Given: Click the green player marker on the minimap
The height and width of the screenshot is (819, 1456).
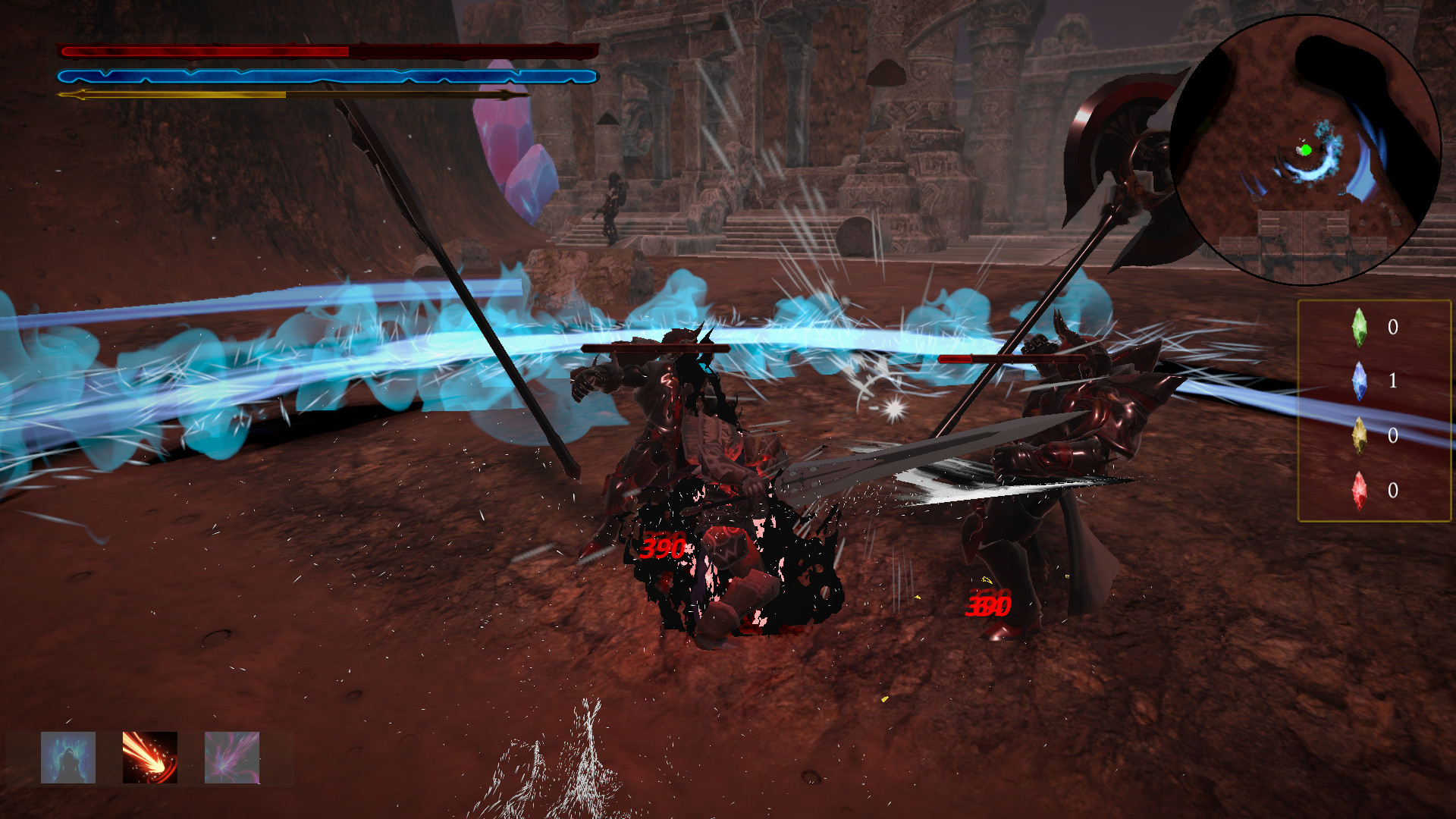Looking at the screenshot, I should tap(1307, 149).
